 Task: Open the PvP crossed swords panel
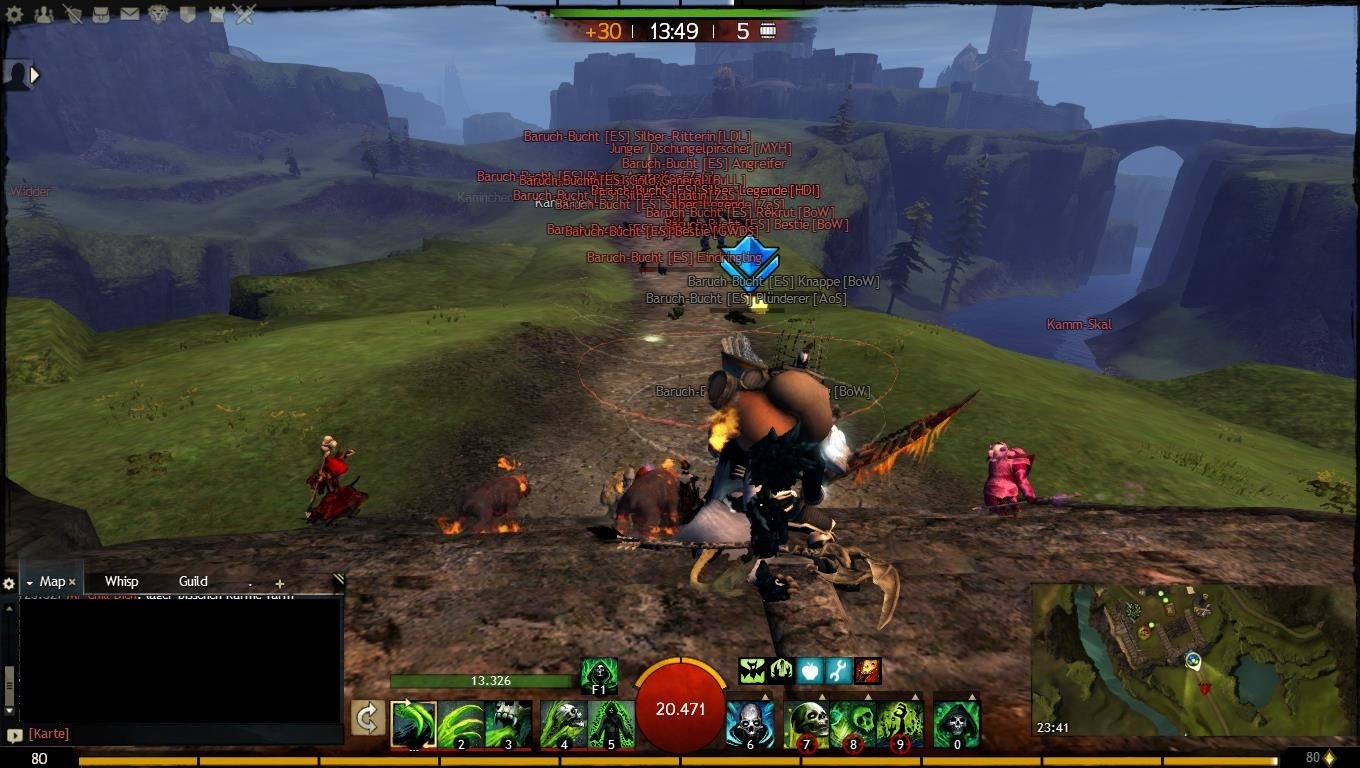coord(245,14)
